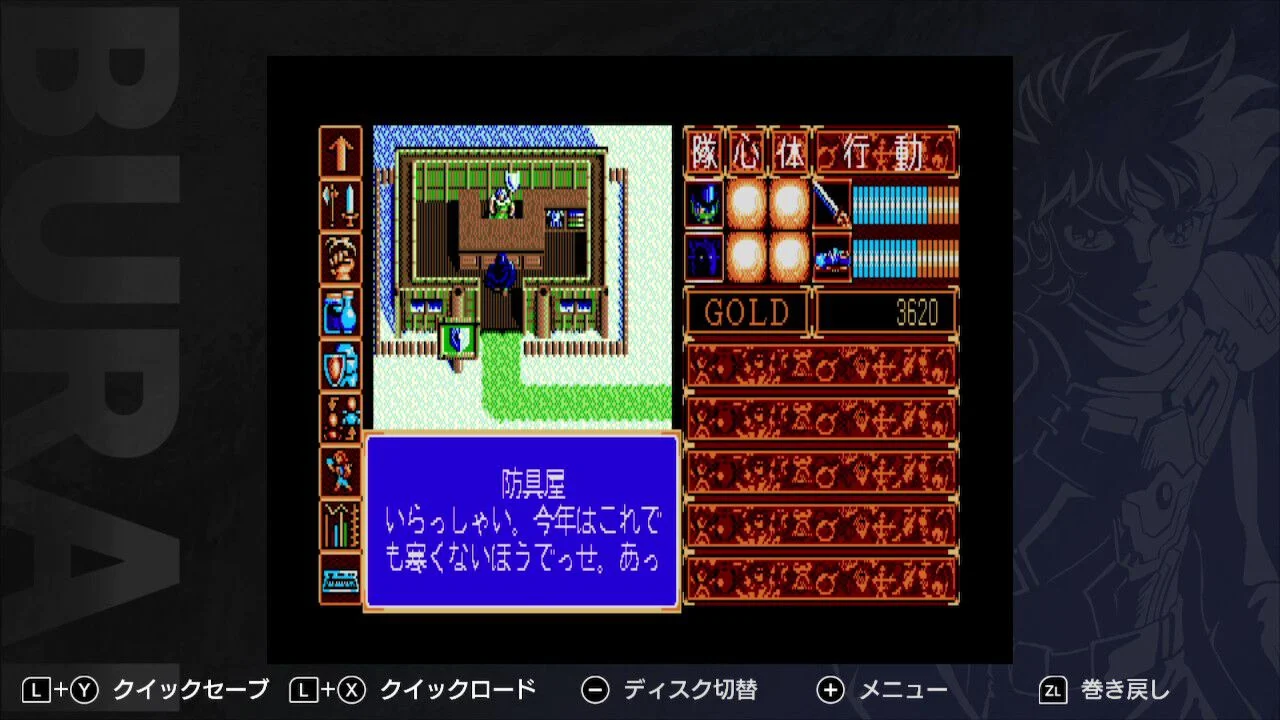The image size is (1280, 720).
Task: Advance the armor shop dialog text
Action: pos(522,520)
